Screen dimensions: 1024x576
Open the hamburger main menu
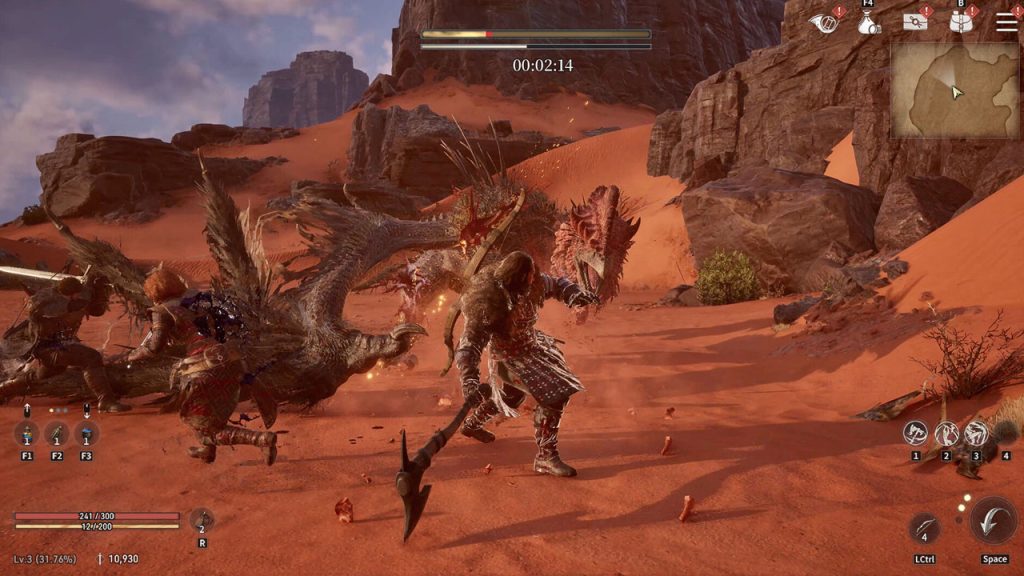coord(1006,22)
